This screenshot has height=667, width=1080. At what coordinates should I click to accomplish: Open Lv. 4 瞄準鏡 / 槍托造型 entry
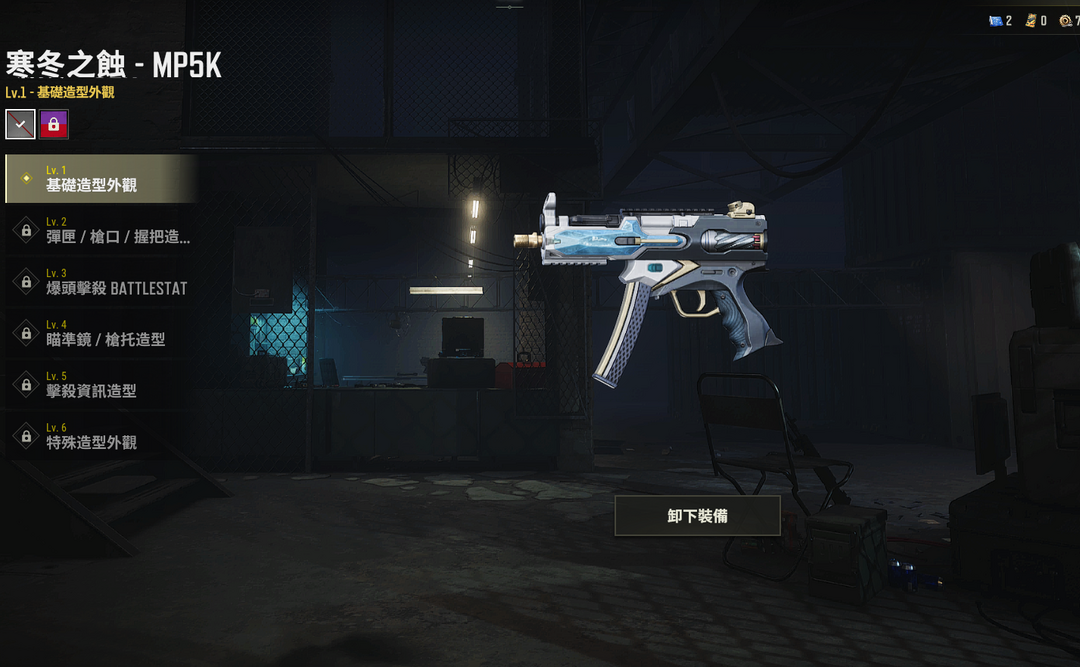coord(100,333)
